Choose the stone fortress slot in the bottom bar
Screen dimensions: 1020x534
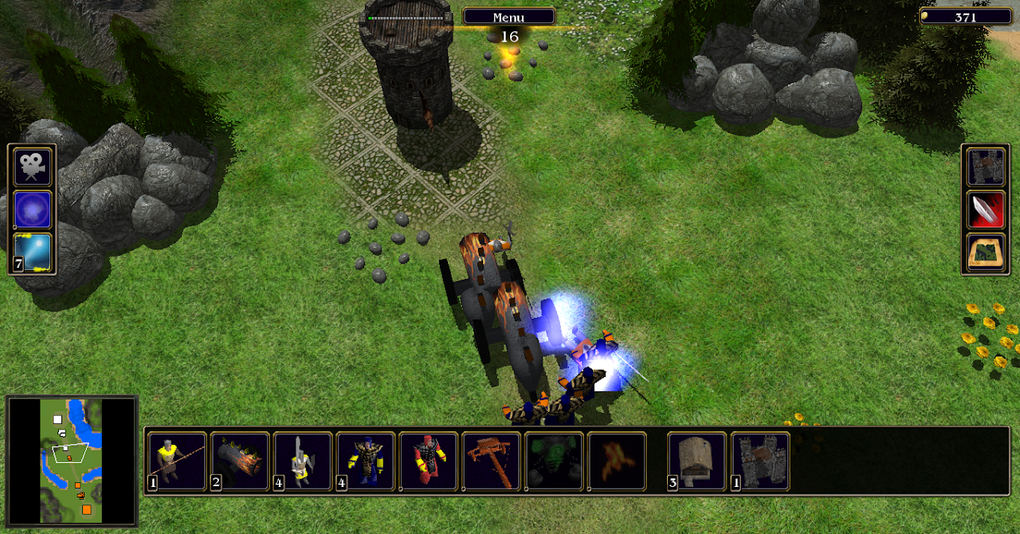point(760,461)
